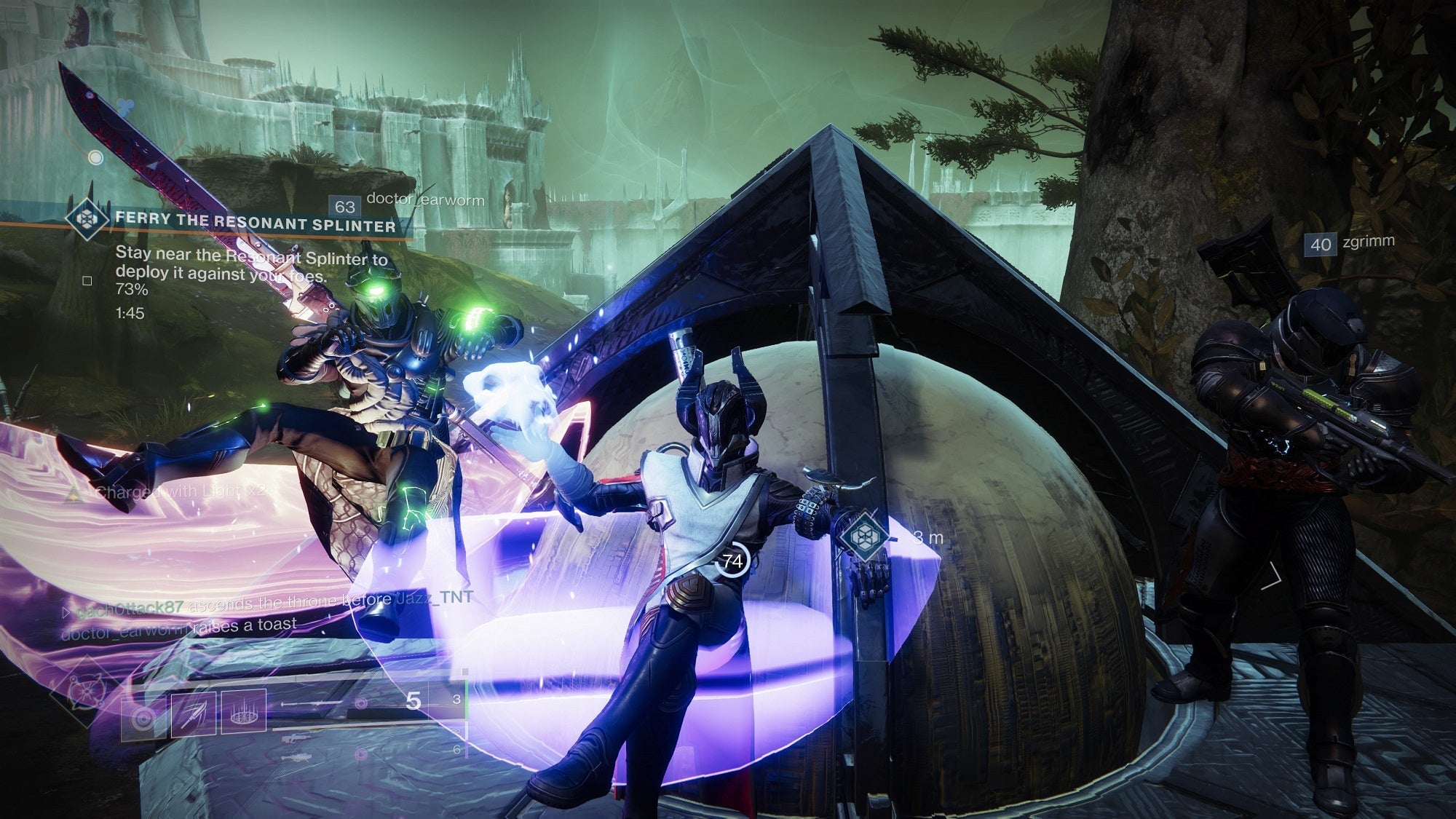Select the equipped sword weapon icon
The image size is (1456, 819).
(309, 703)
